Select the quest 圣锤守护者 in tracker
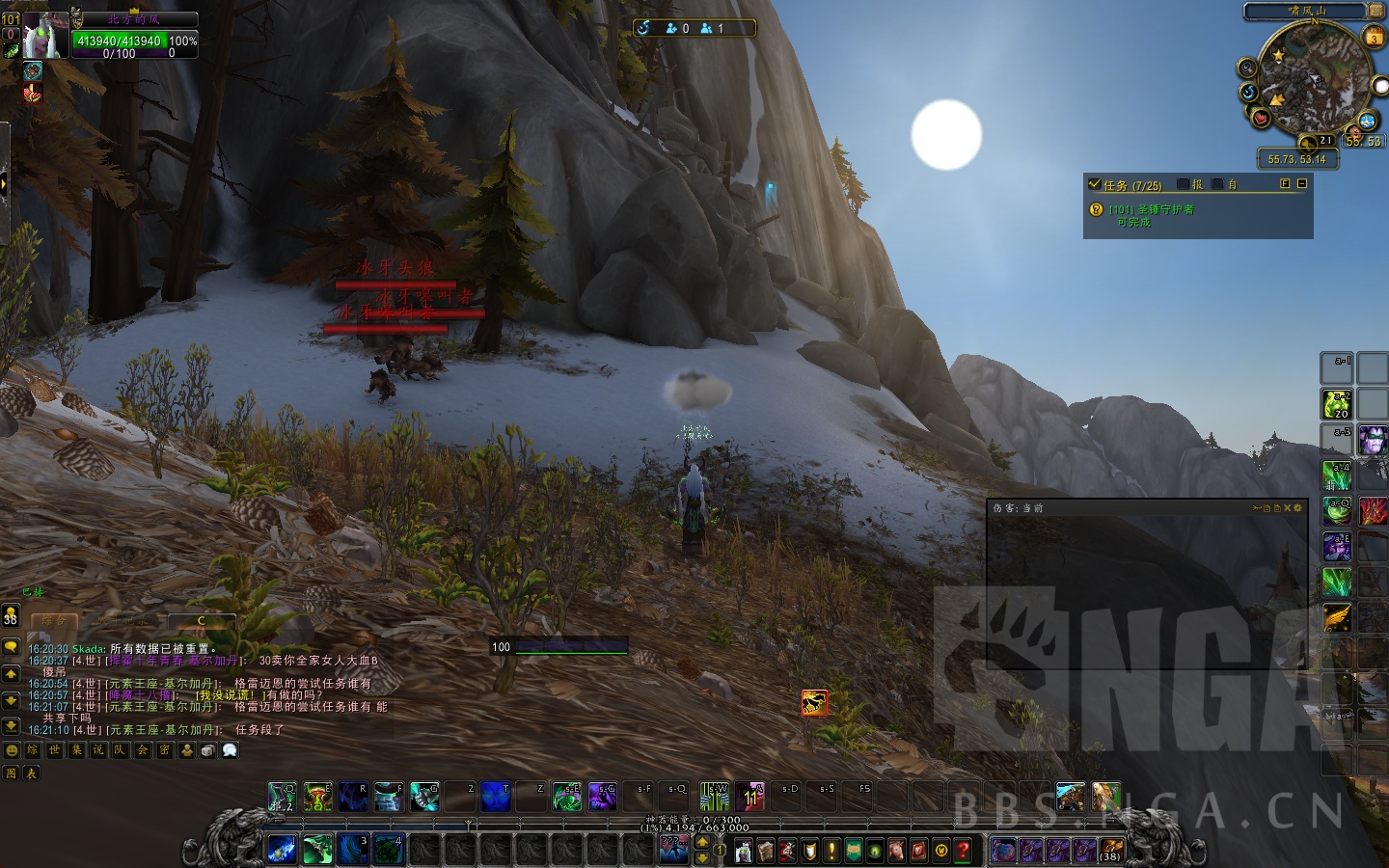This screenshot has width=1389, height=868. [x=1151, y=209]
